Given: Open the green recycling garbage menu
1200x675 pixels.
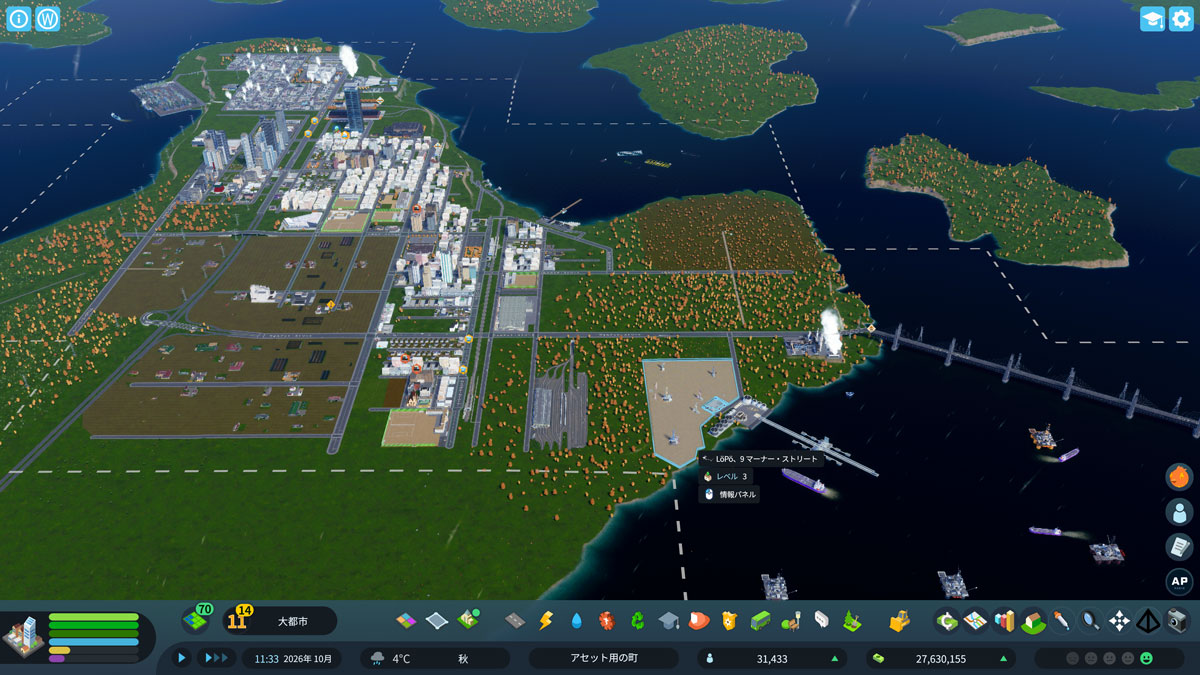Looking at the screenshot, I should (637, 621).
